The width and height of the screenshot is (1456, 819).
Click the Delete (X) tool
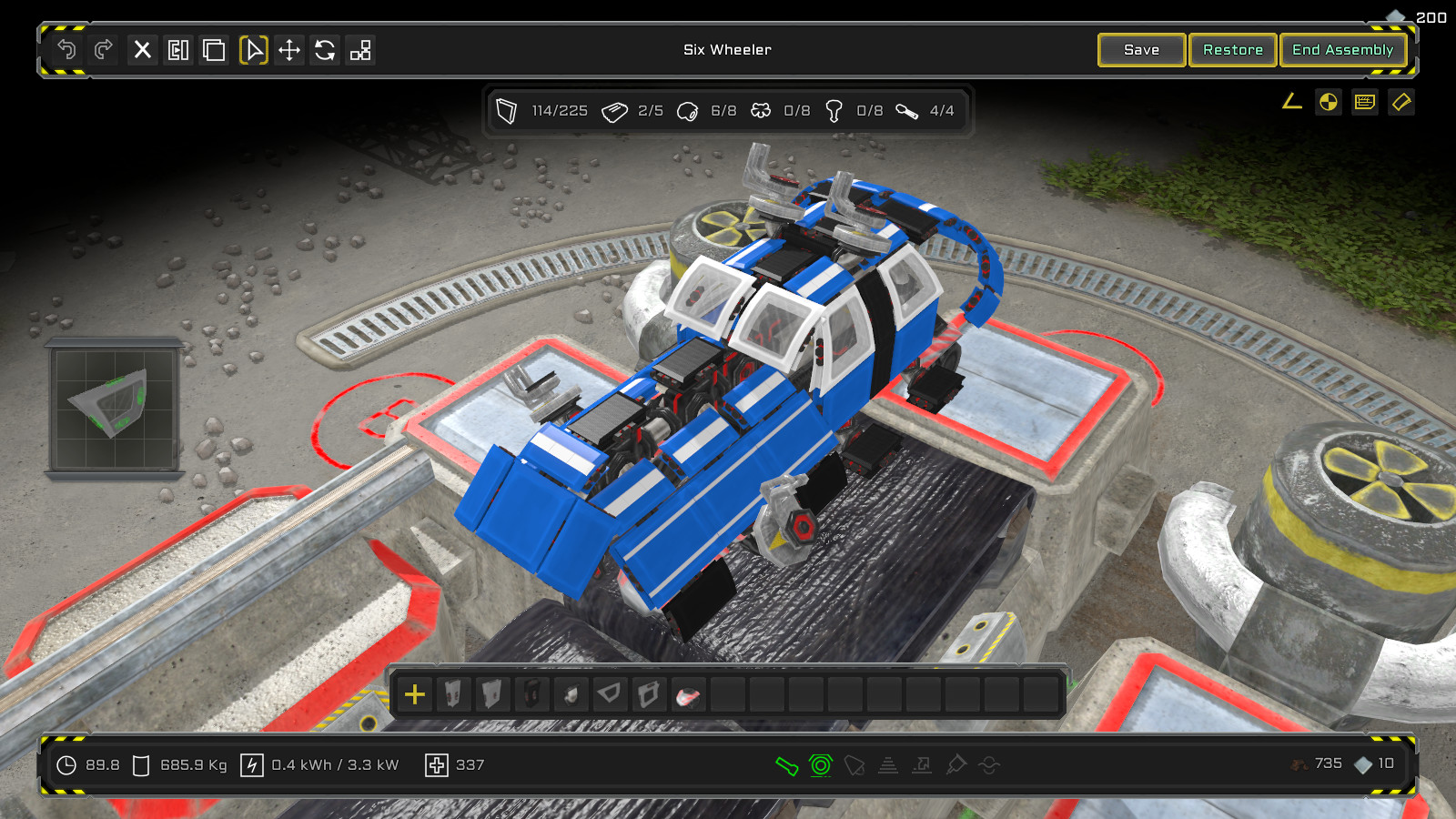click(x=142, y=51)
